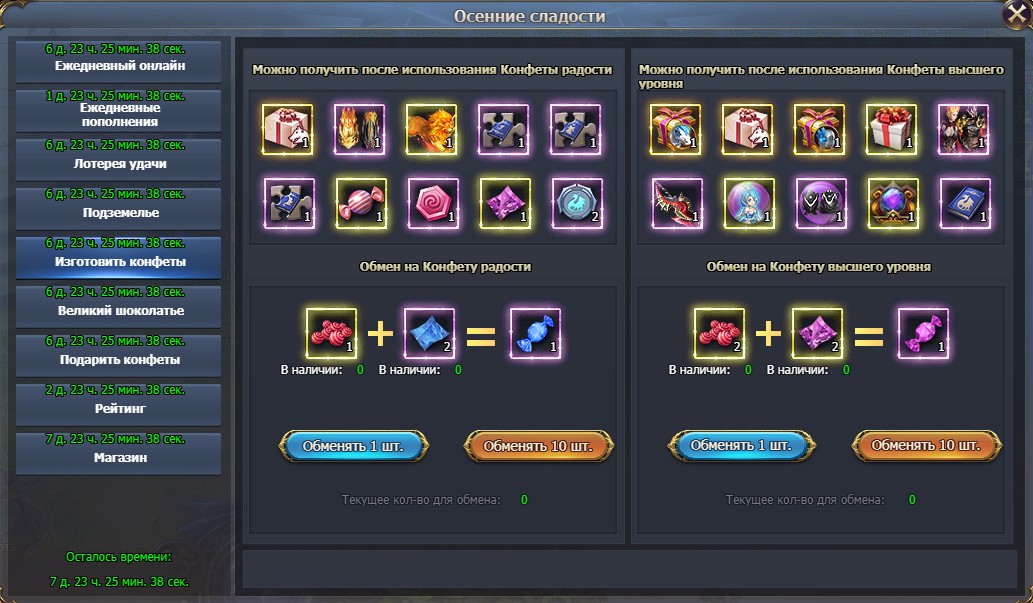This screenshot has width=1033, height=603.
Task: Exchange 10 Конфета радости with orange button
Action: pos(540,445)
